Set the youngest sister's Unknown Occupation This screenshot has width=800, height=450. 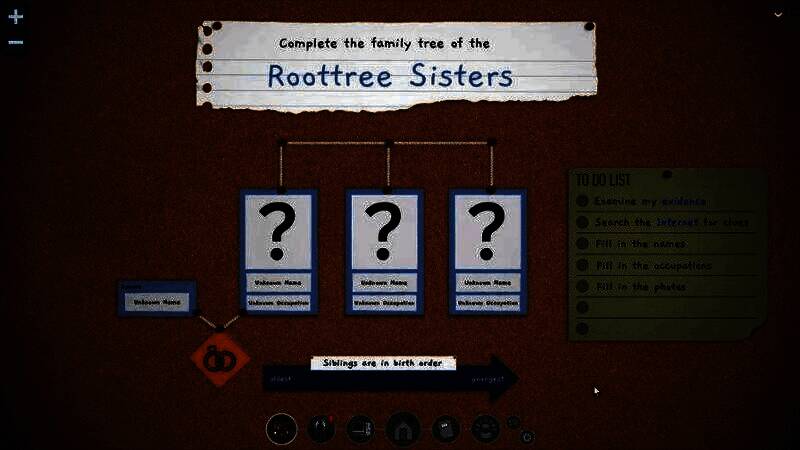pos(488,302)
